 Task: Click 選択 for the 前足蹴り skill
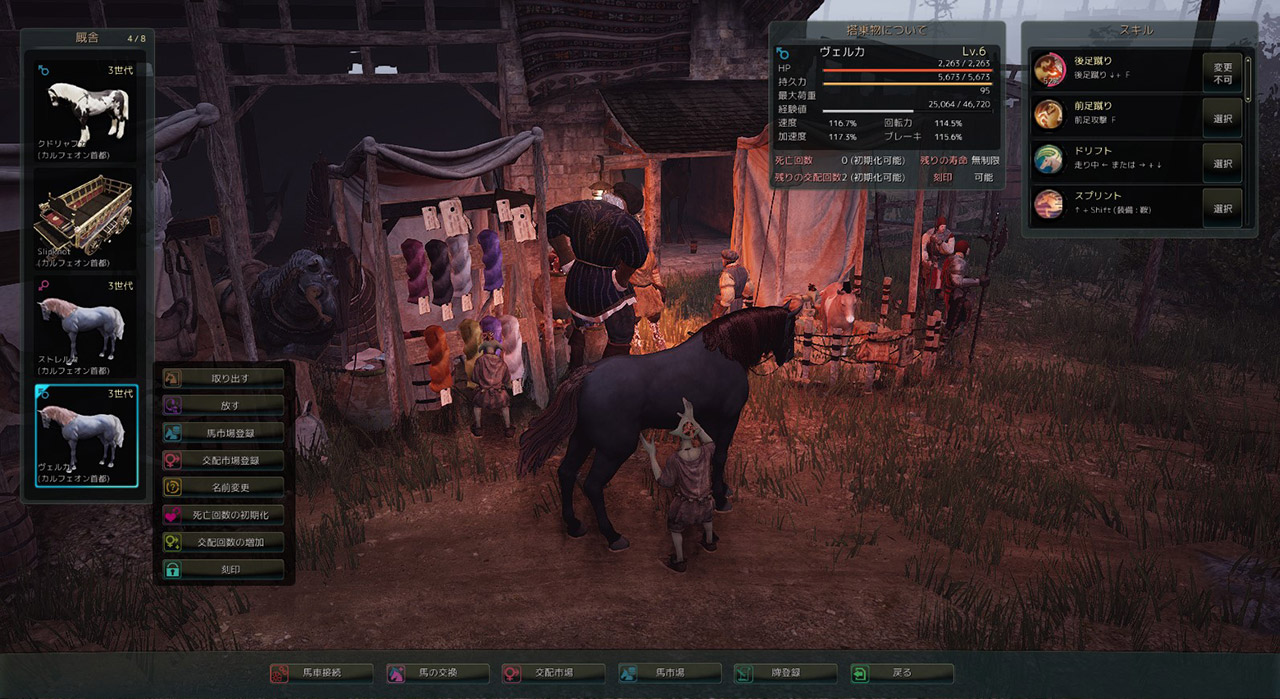coord(1222,119)
